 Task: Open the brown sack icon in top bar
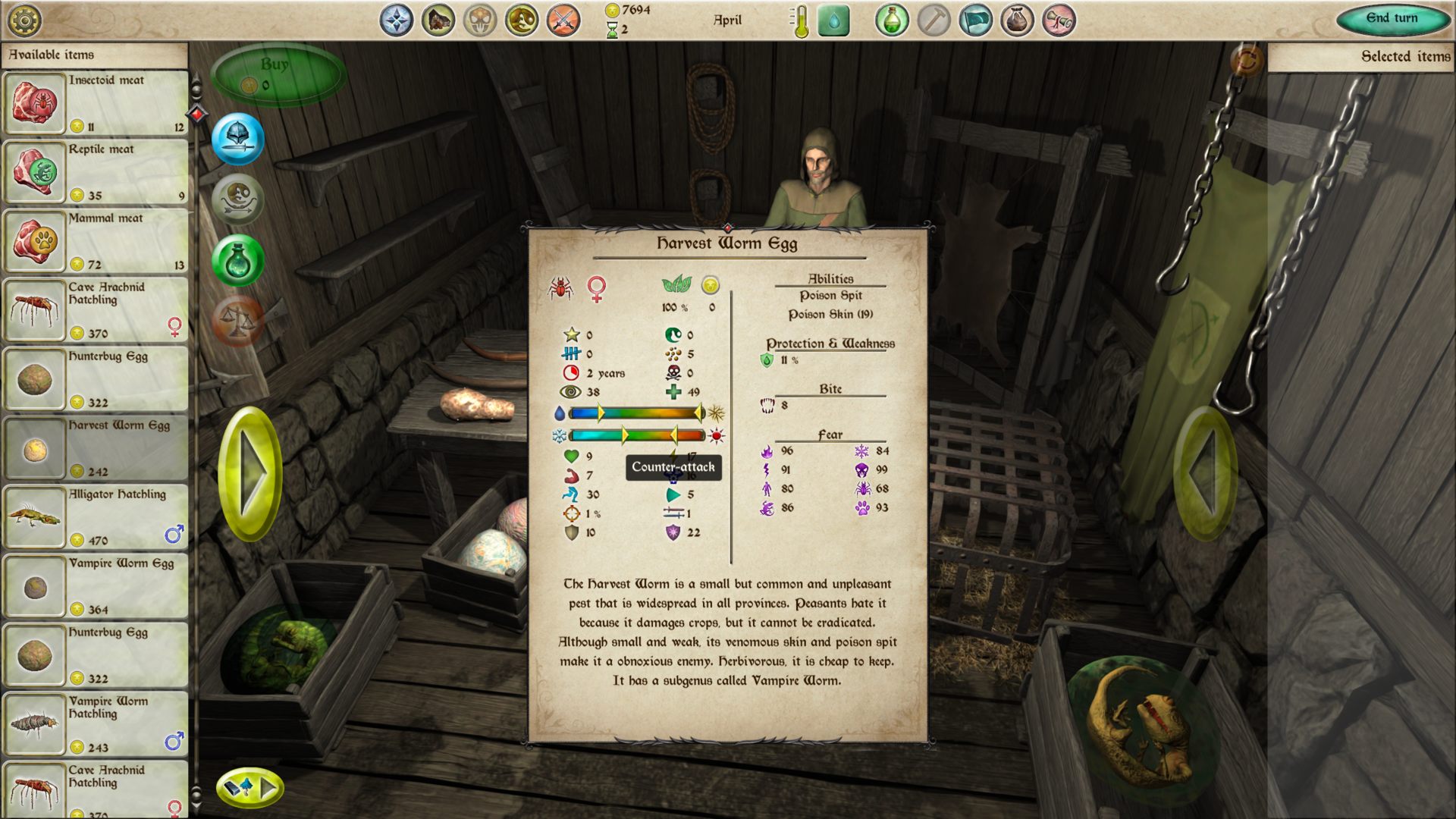pos(1017,20)
